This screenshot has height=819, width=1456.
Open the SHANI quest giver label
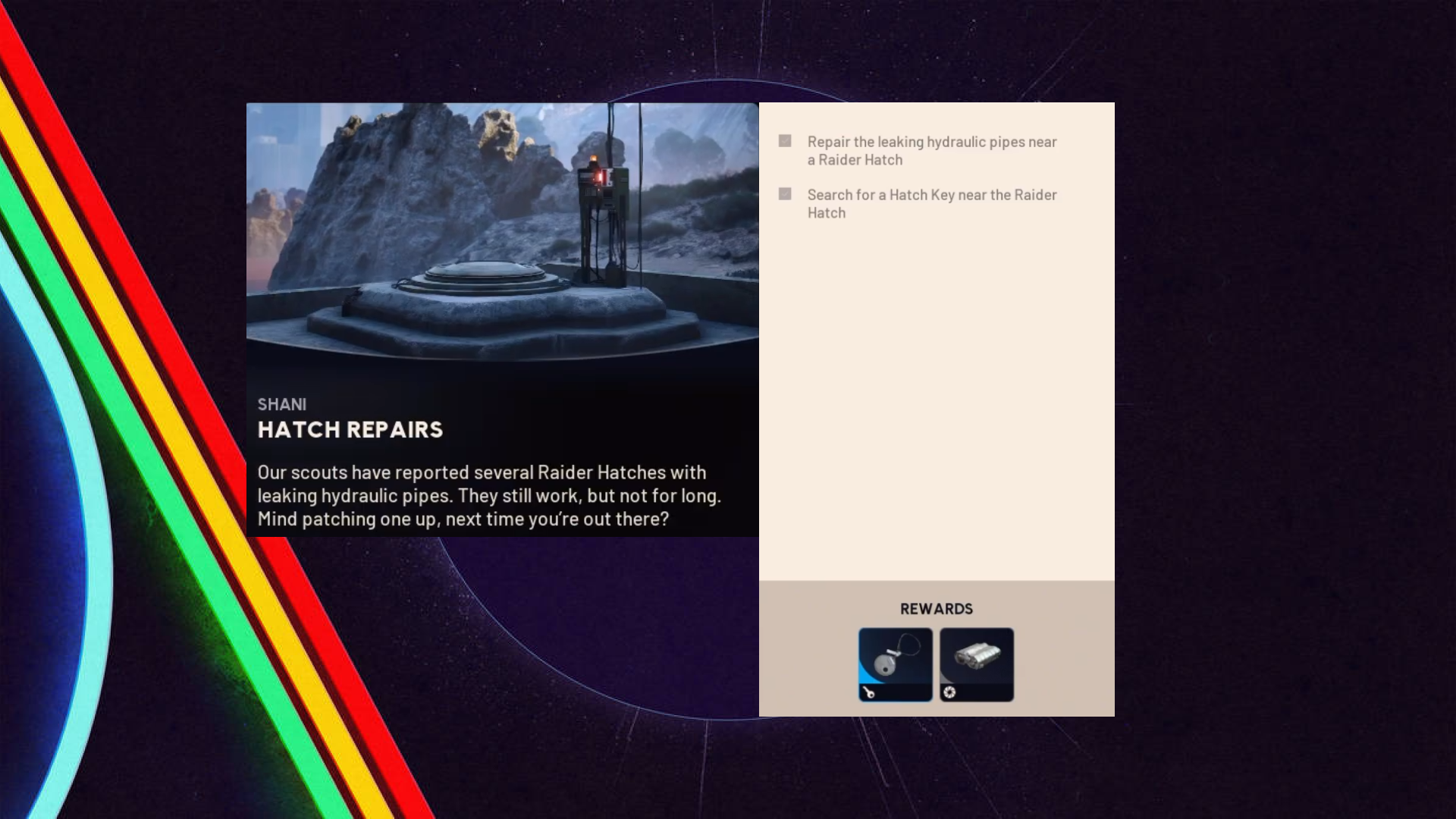pyautogui.click(x=283, y=404)
